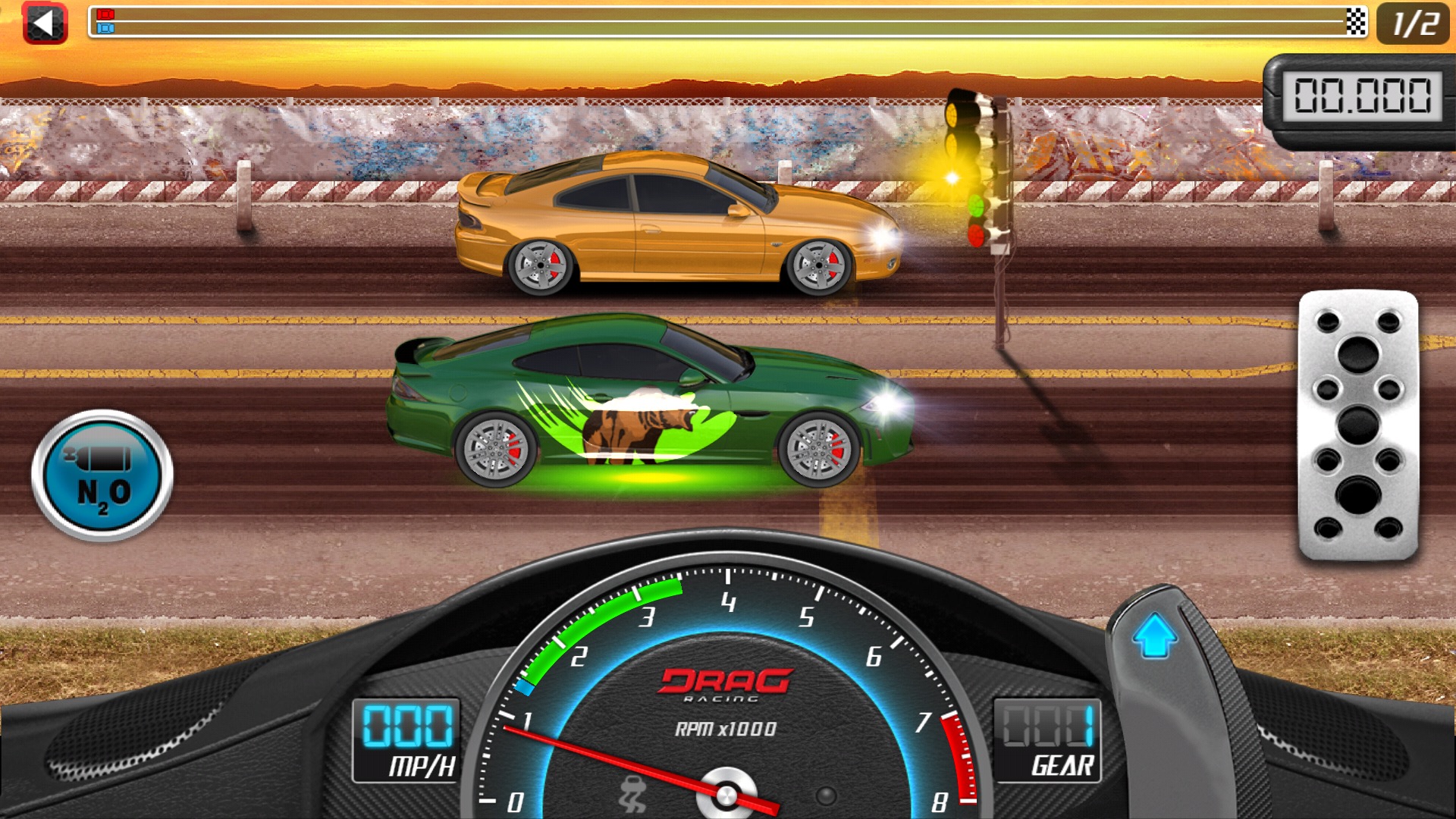This screenshot has height=819, width=1456.
Task: Step on the metal gas pedal
Action: 1357,425
